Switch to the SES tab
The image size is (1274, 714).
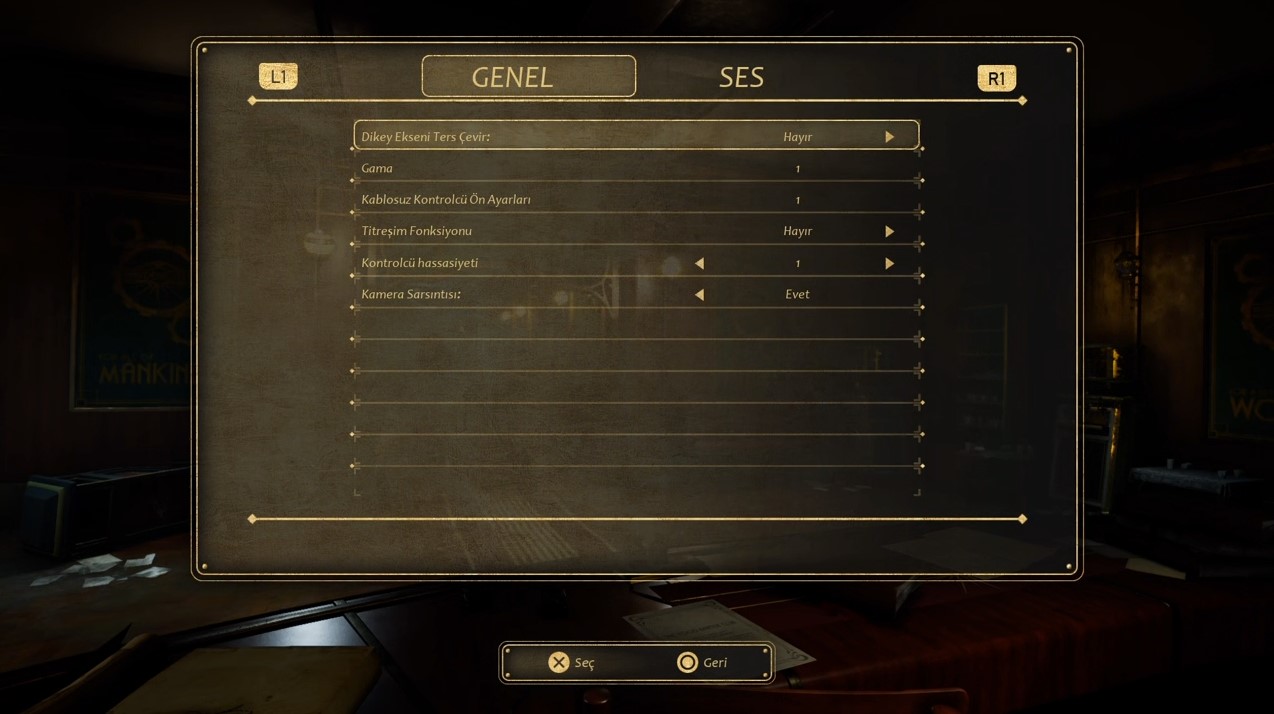(741, 77)
